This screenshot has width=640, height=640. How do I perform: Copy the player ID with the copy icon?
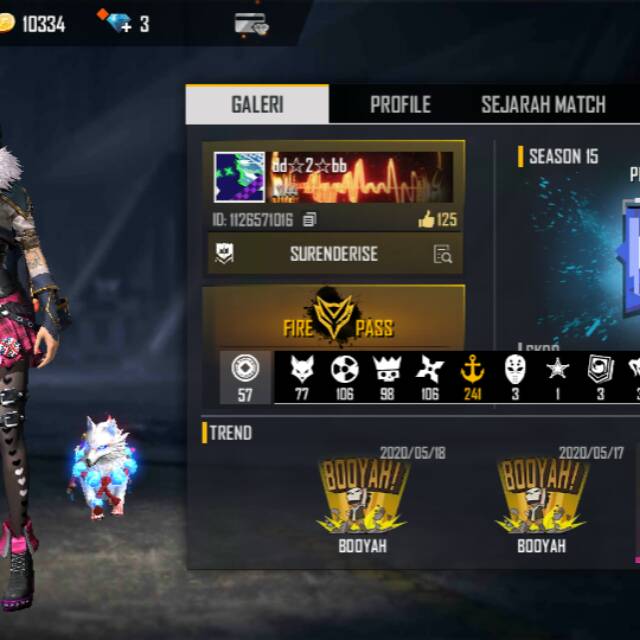coord(310,220)
